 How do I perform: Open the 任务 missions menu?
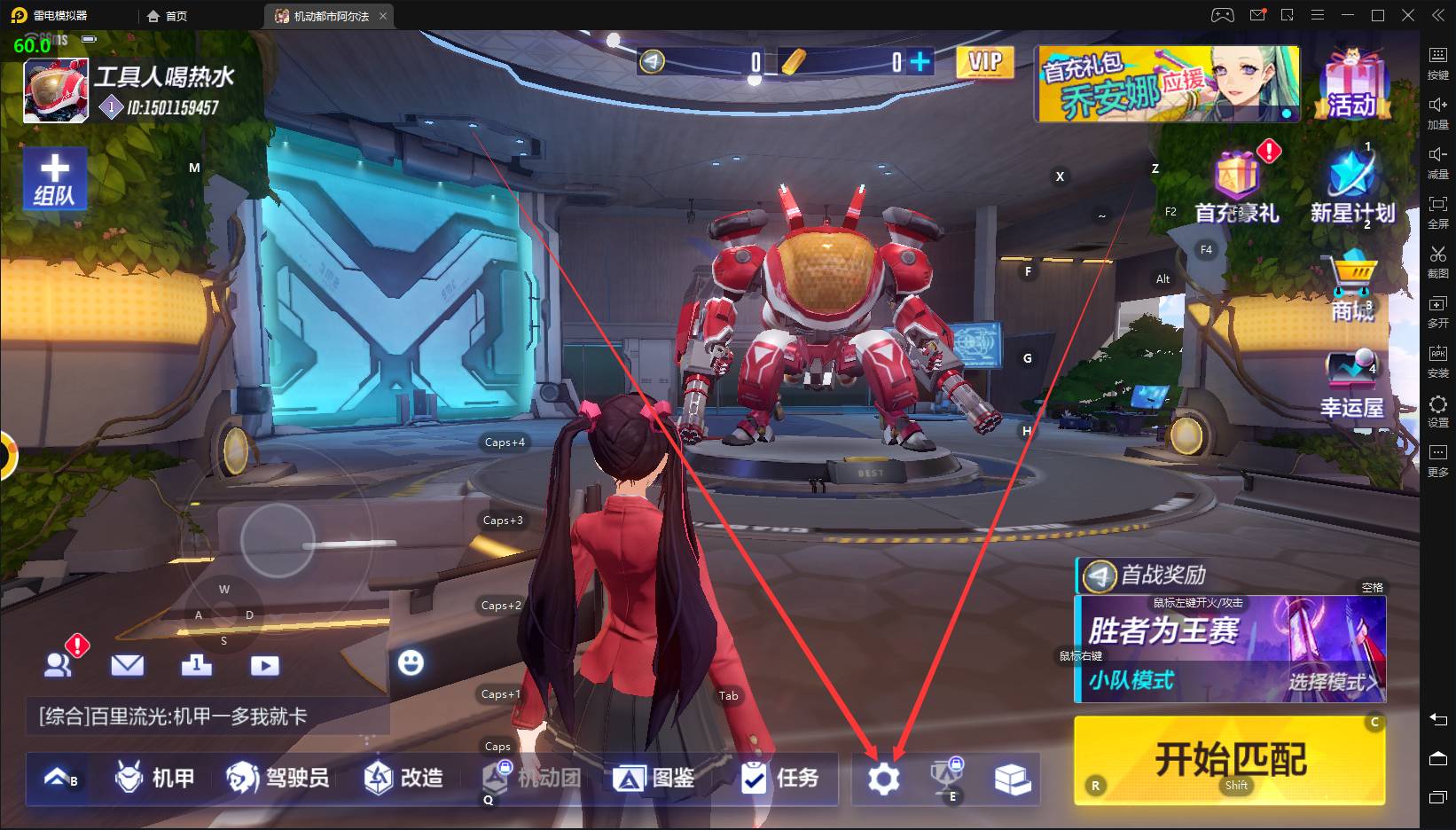point(779,778)
